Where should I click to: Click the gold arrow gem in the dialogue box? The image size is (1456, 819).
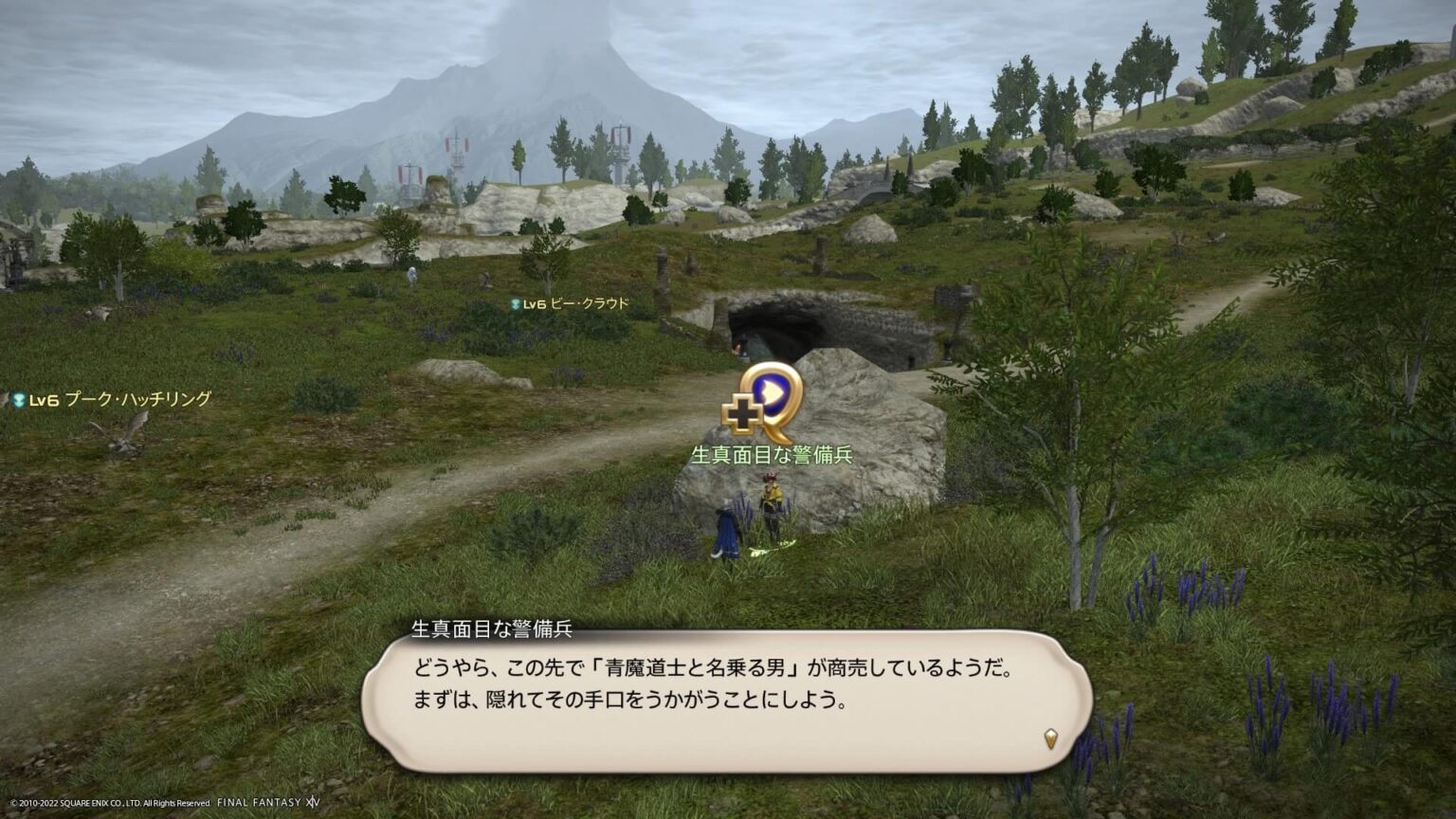point(1049,737)
